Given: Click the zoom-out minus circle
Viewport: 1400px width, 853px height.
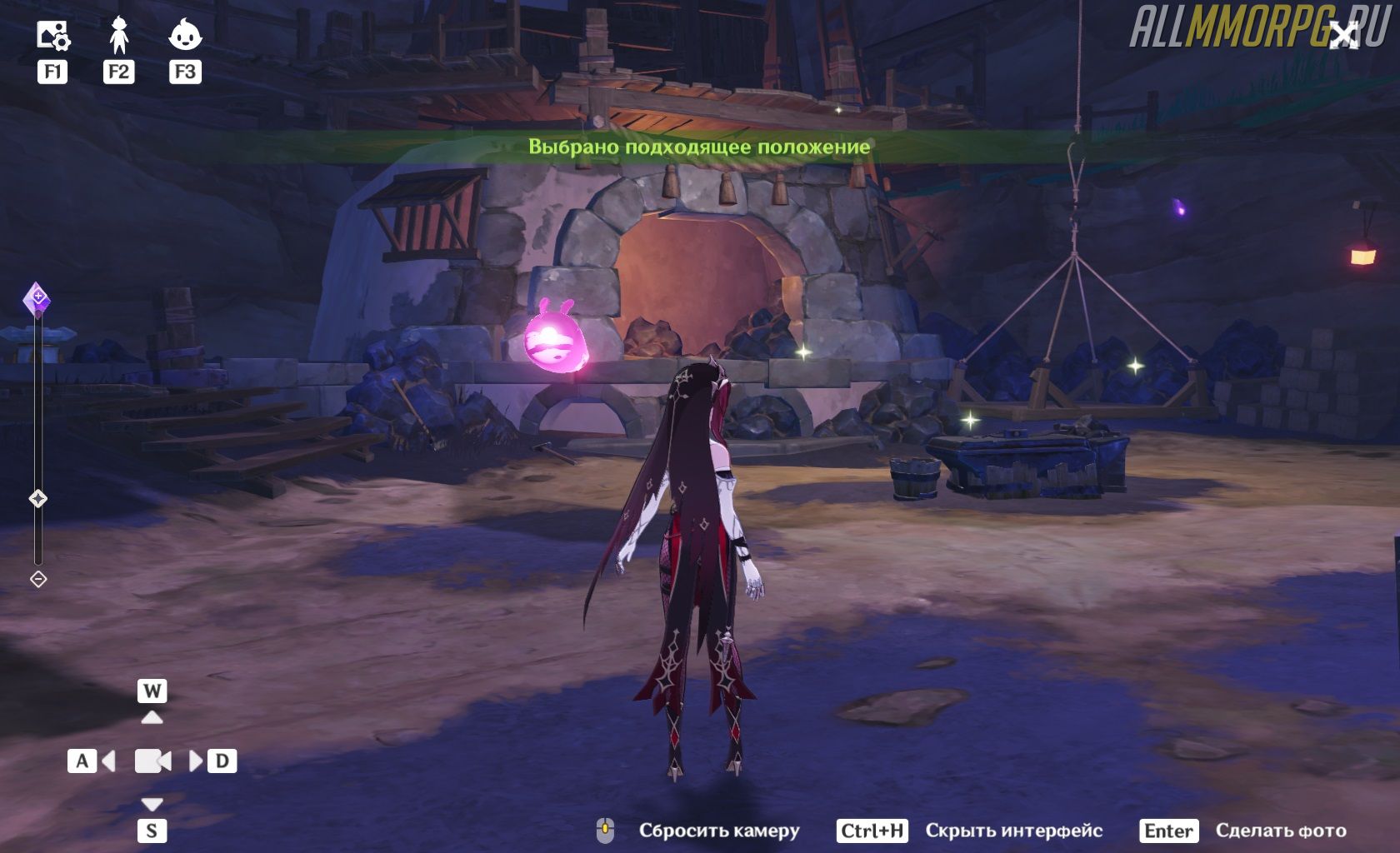Looking at the screenshot, I should click(x=38, y=579).
